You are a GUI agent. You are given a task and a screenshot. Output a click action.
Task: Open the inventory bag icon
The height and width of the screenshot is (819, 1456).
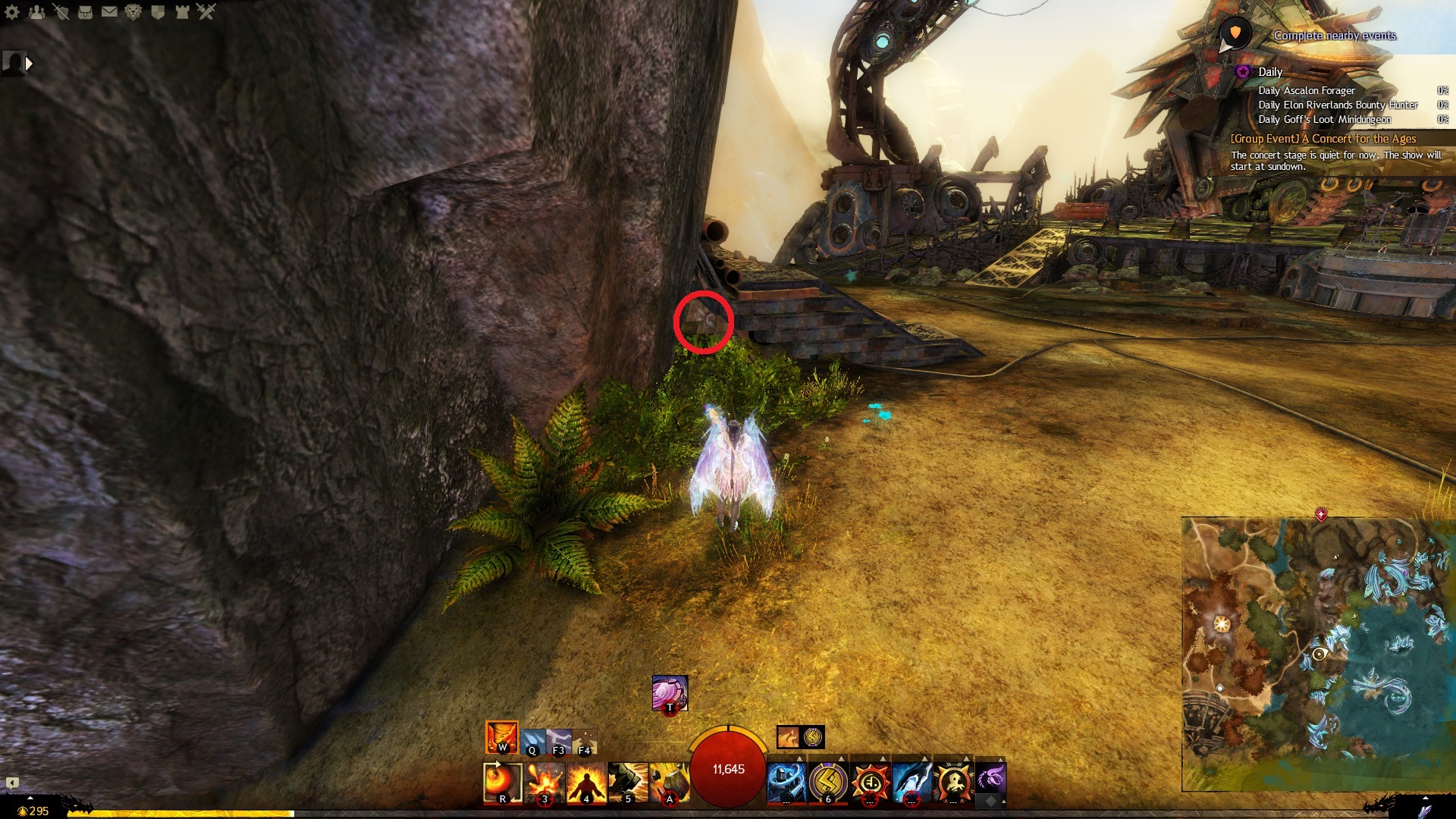pos(85,11)
